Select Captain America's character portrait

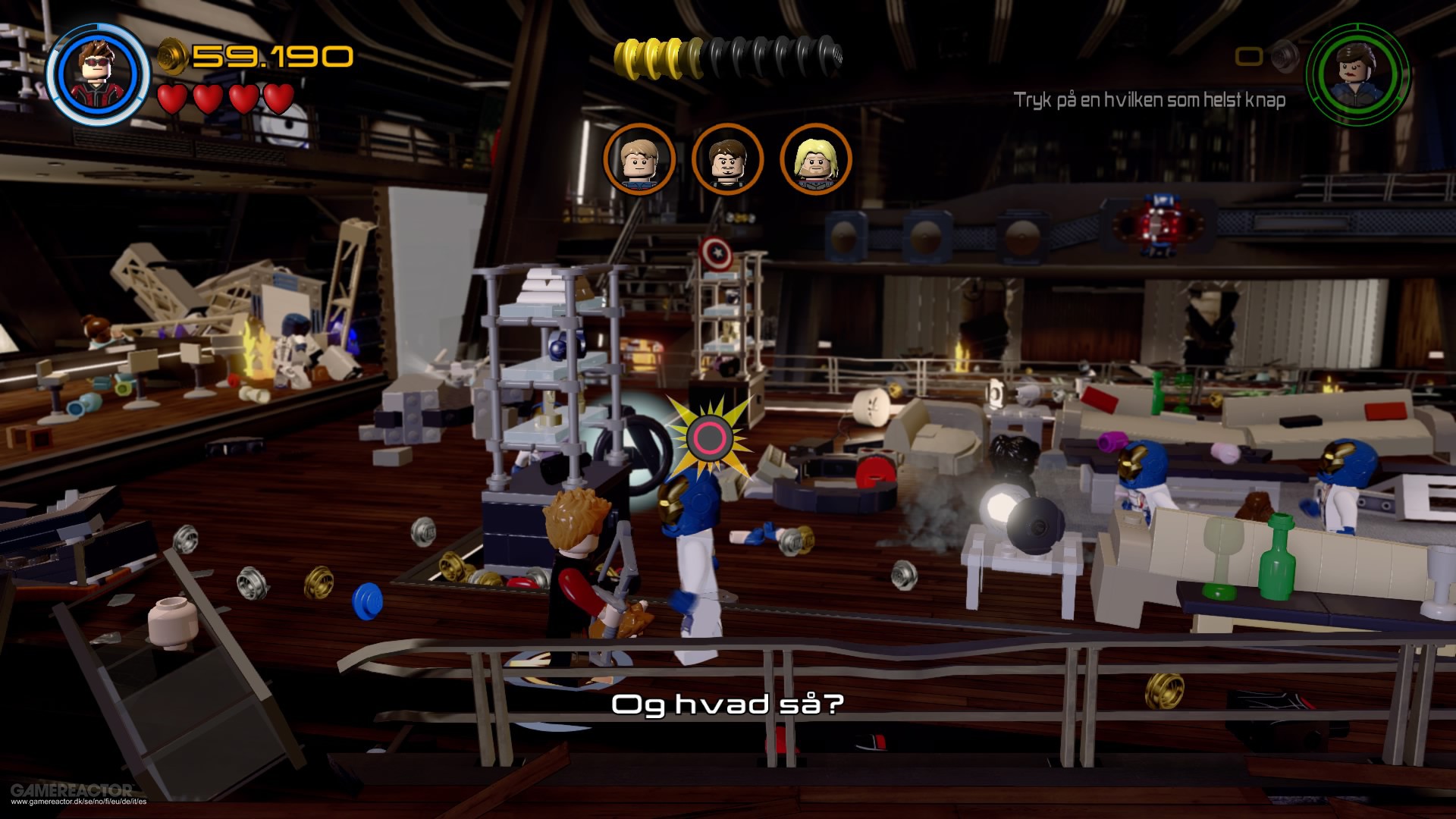click(641, 159)
